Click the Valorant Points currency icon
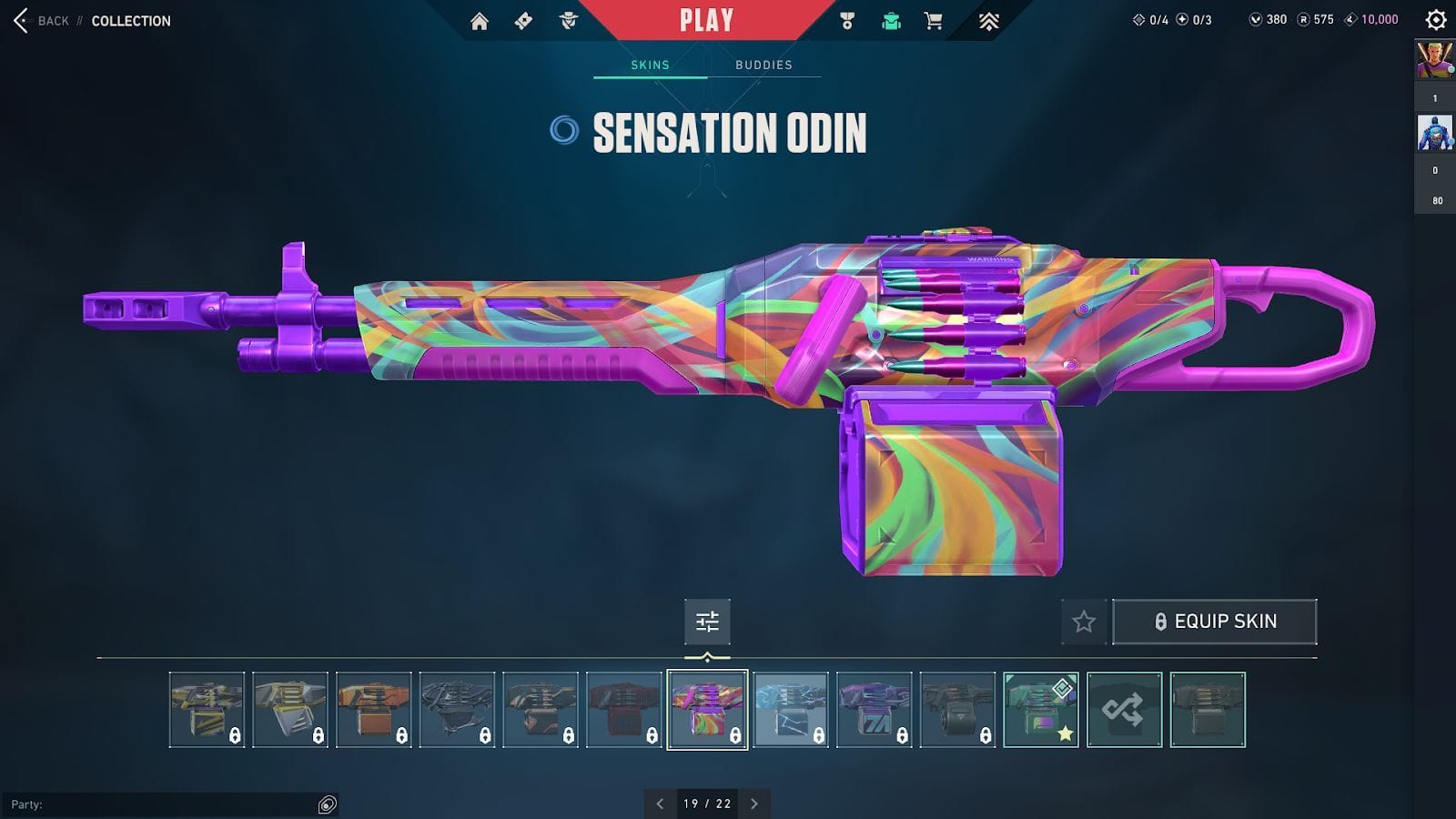The image size is (1456, 819). (1257, 19)
